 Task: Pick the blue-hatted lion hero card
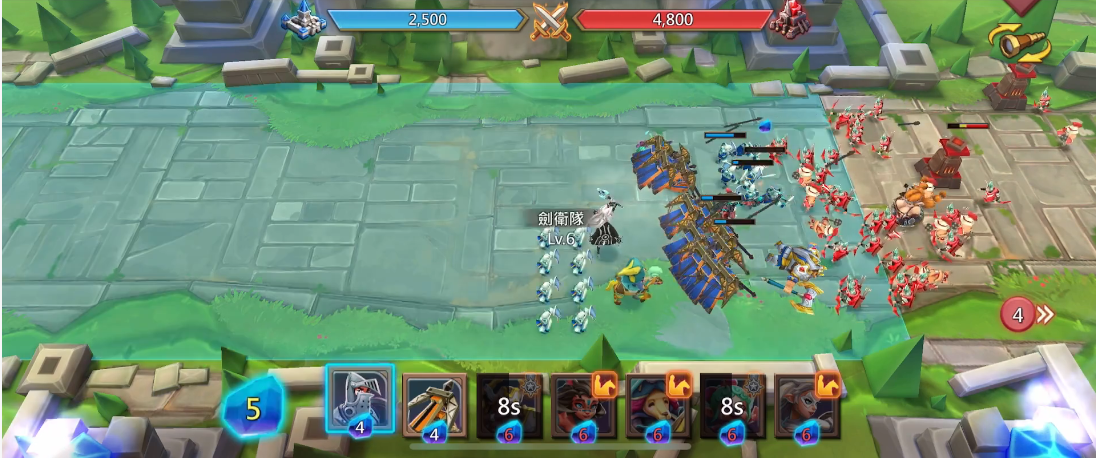click(x=657, y=406)
